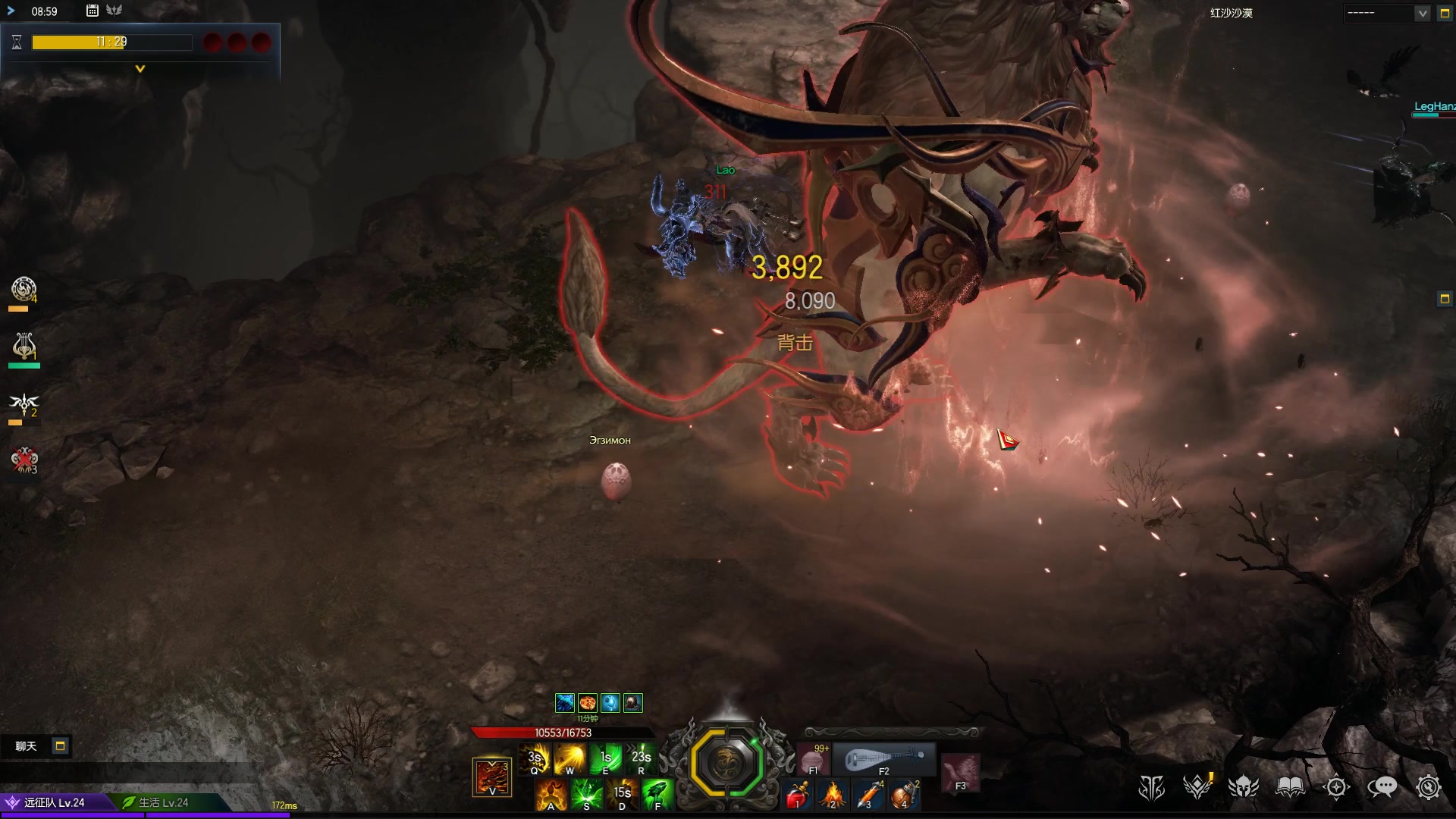This screenshot has height=819, width=1456.
Task: Open the winged helmet character menu
Action: pyautogui.click(x=1244, y=787)
